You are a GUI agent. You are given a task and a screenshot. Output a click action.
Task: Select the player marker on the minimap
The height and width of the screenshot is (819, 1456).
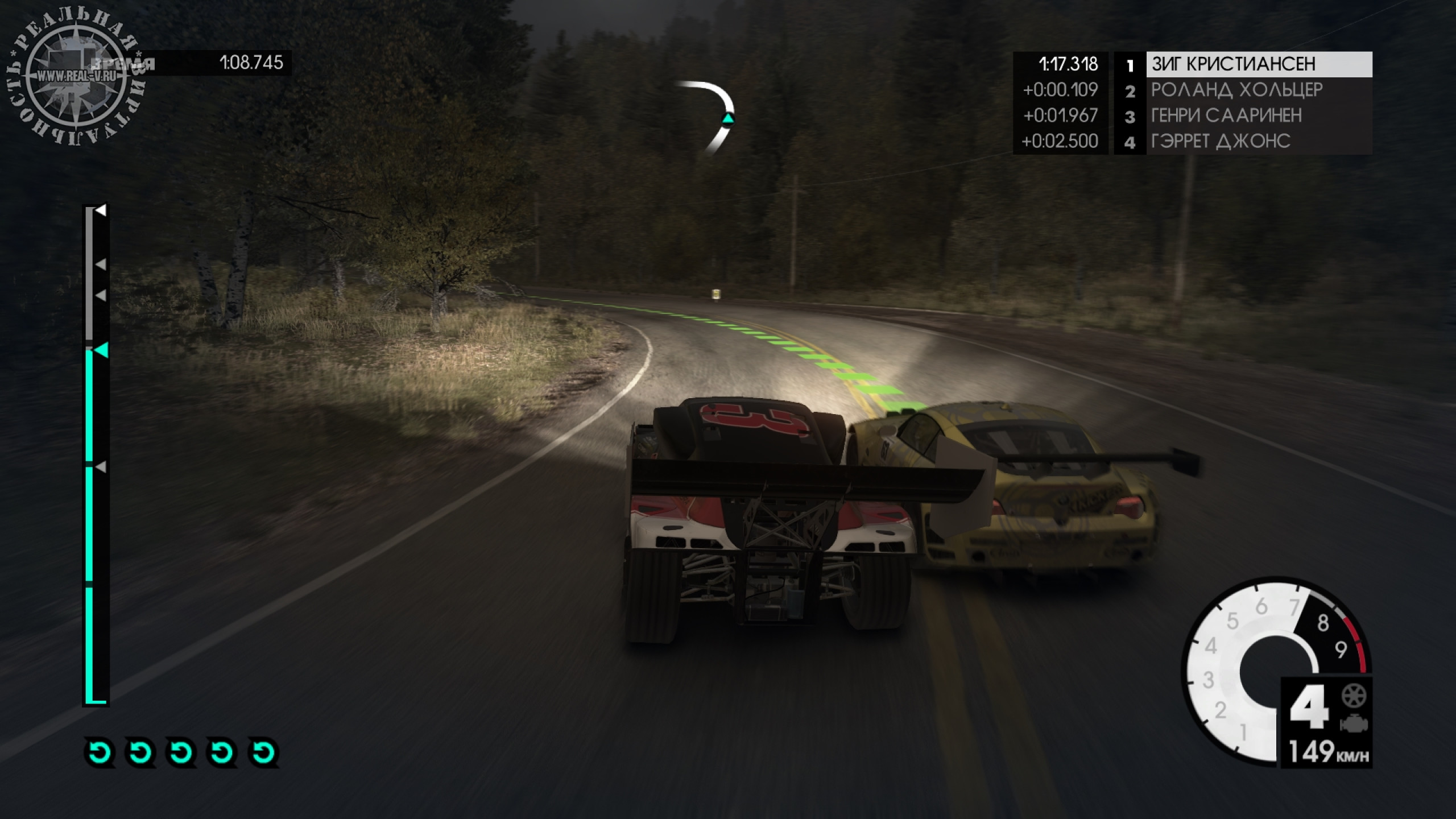pos(727,119)
